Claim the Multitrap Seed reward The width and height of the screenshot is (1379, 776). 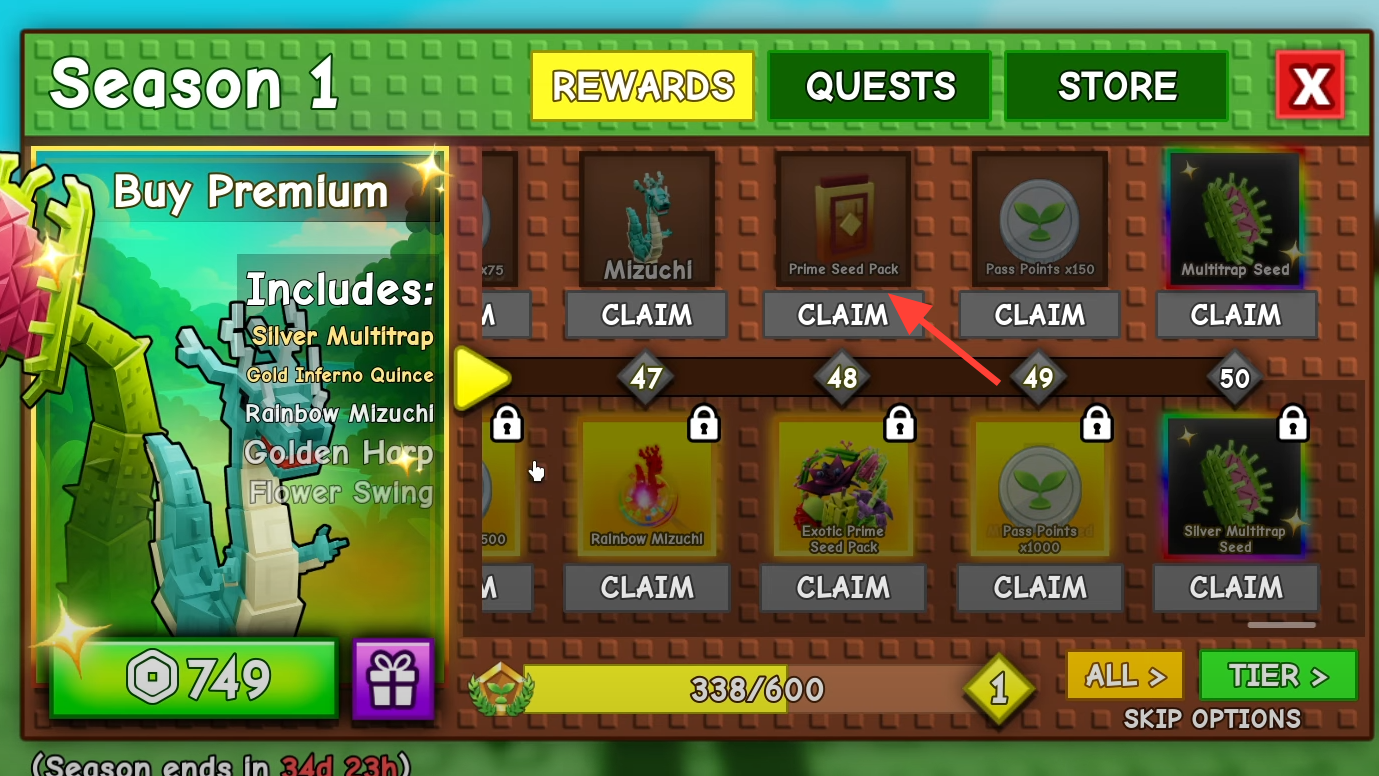coord(1236,315)
